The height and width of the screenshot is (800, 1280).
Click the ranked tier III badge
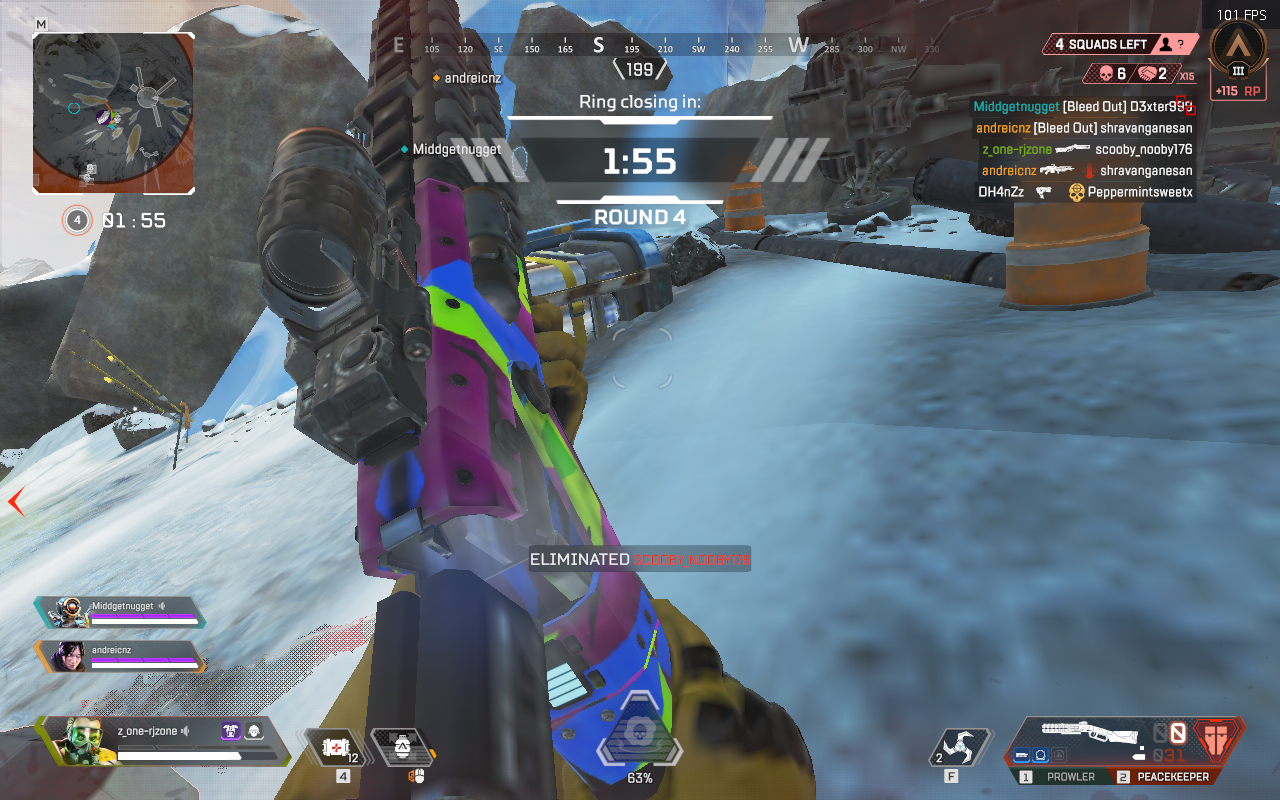(x=1238, y=50)
